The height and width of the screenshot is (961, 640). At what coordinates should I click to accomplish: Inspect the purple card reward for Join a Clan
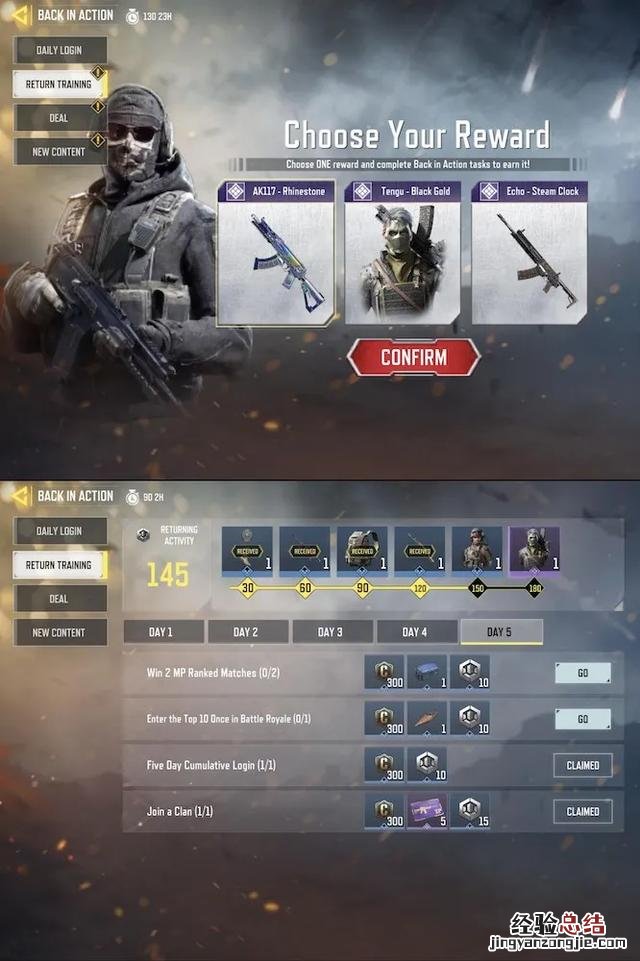tap(426, 811)
